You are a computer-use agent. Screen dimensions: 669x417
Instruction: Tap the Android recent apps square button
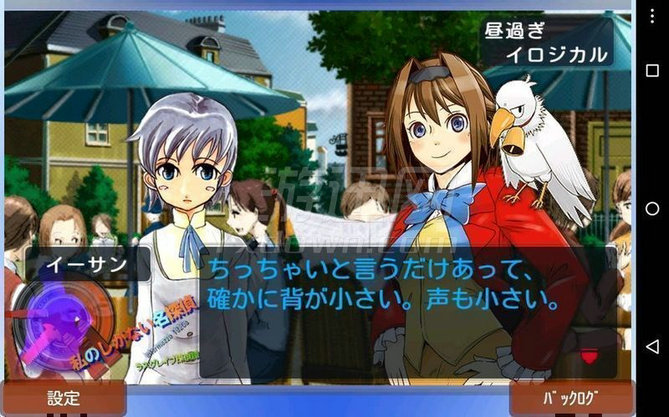click(x=652, y=70)
